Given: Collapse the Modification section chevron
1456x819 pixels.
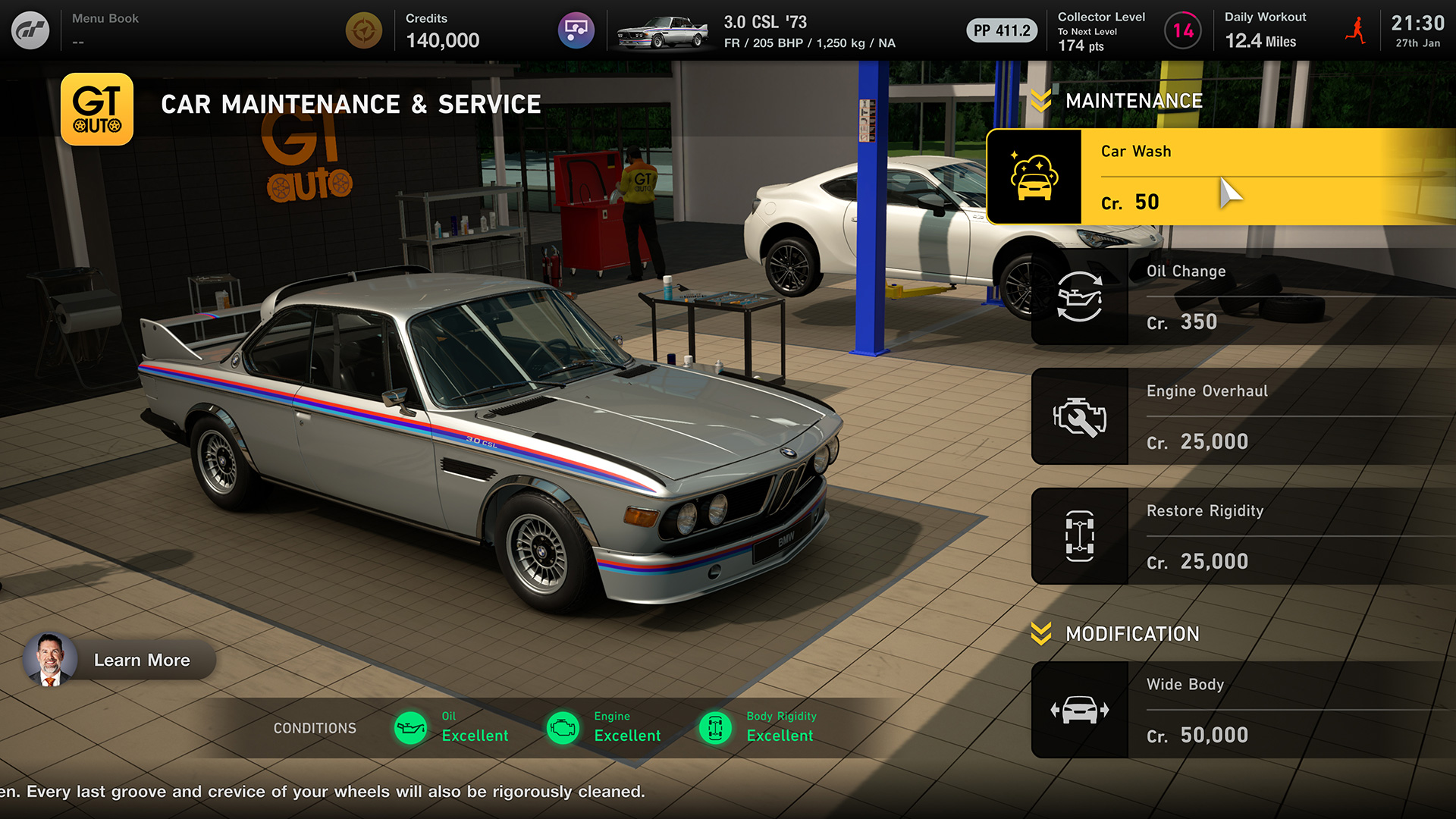Looking at the screenshot, I should coord(1042,633).
